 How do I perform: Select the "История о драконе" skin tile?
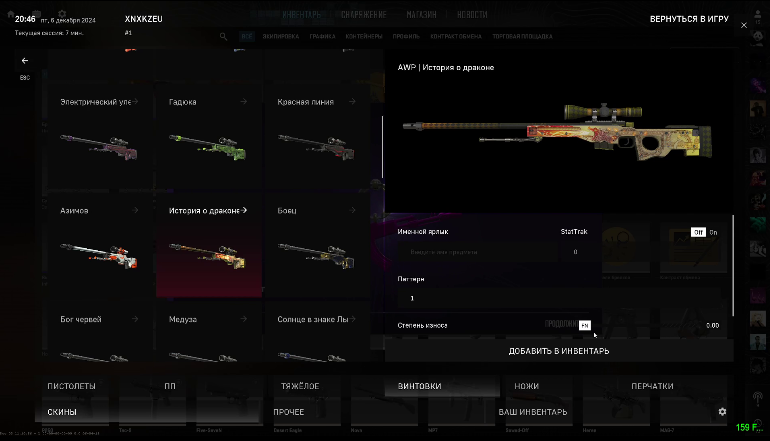208,243
